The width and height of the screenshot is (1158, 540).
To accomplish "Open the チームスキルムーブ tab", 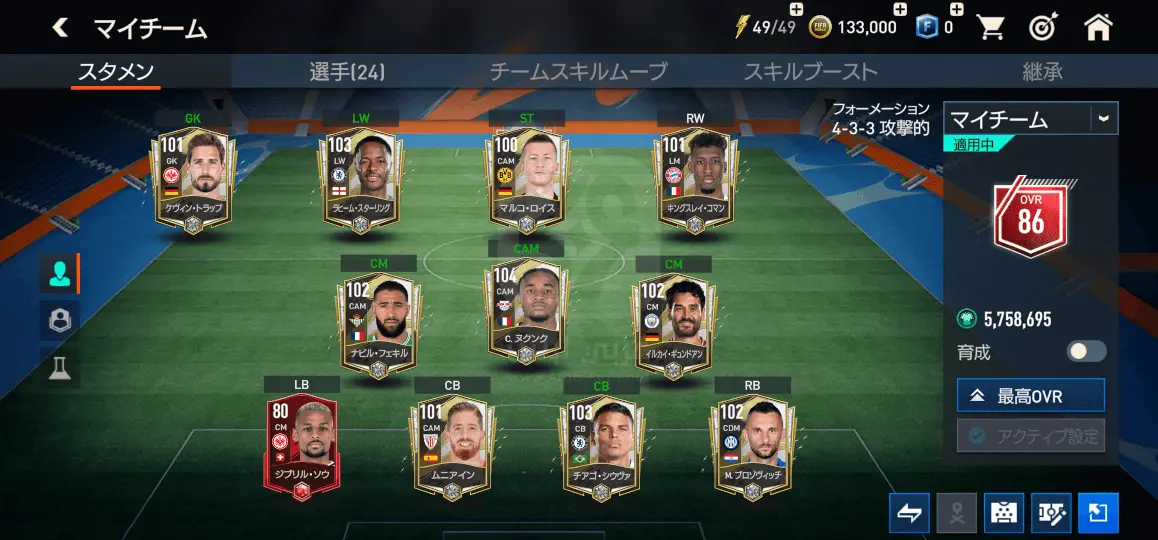I will pos(578,72).
